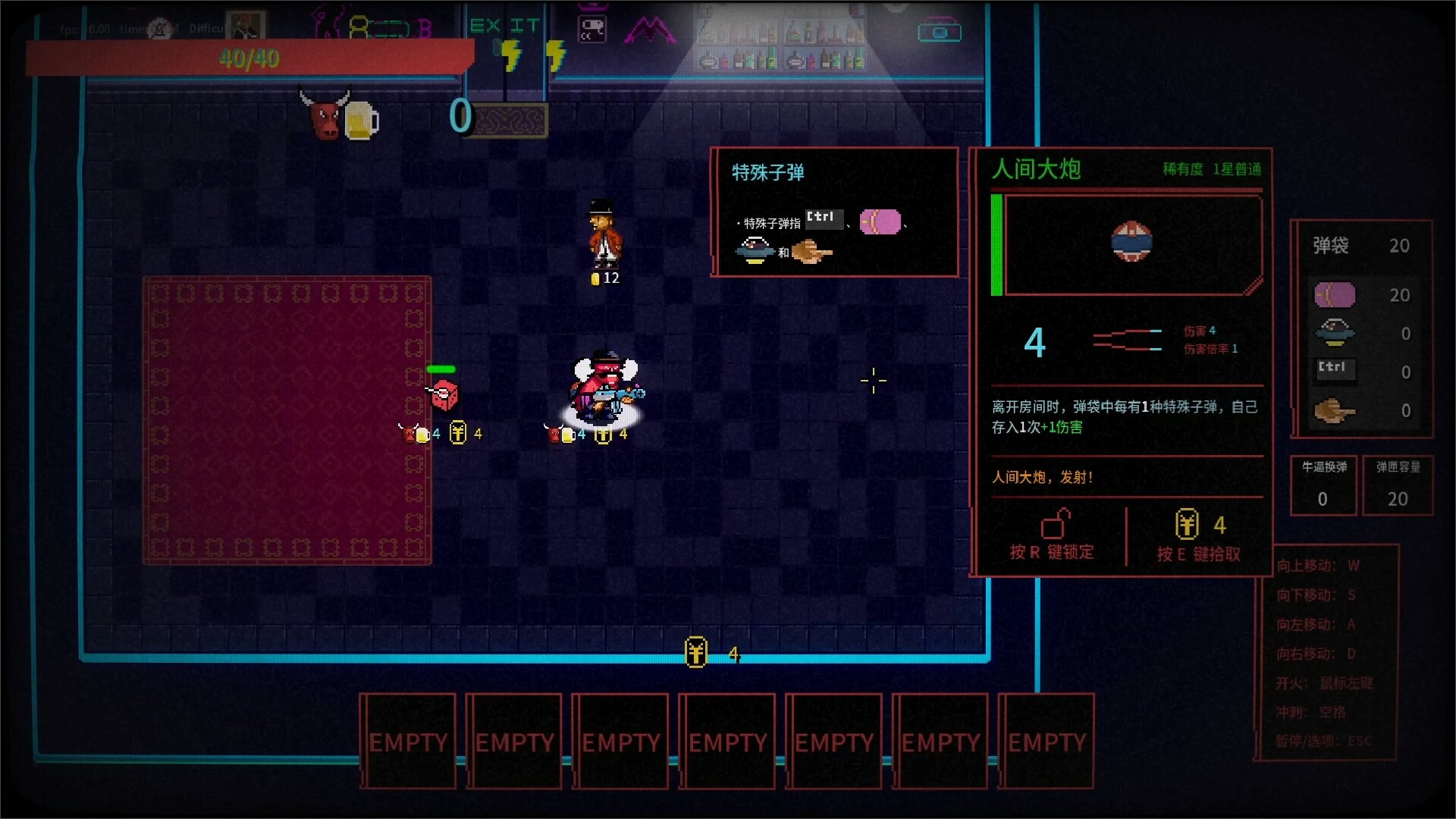Select the Ctrl bullet in the ammo bag
This screenshot has height=819, width=1456.
click(1334, 369)
